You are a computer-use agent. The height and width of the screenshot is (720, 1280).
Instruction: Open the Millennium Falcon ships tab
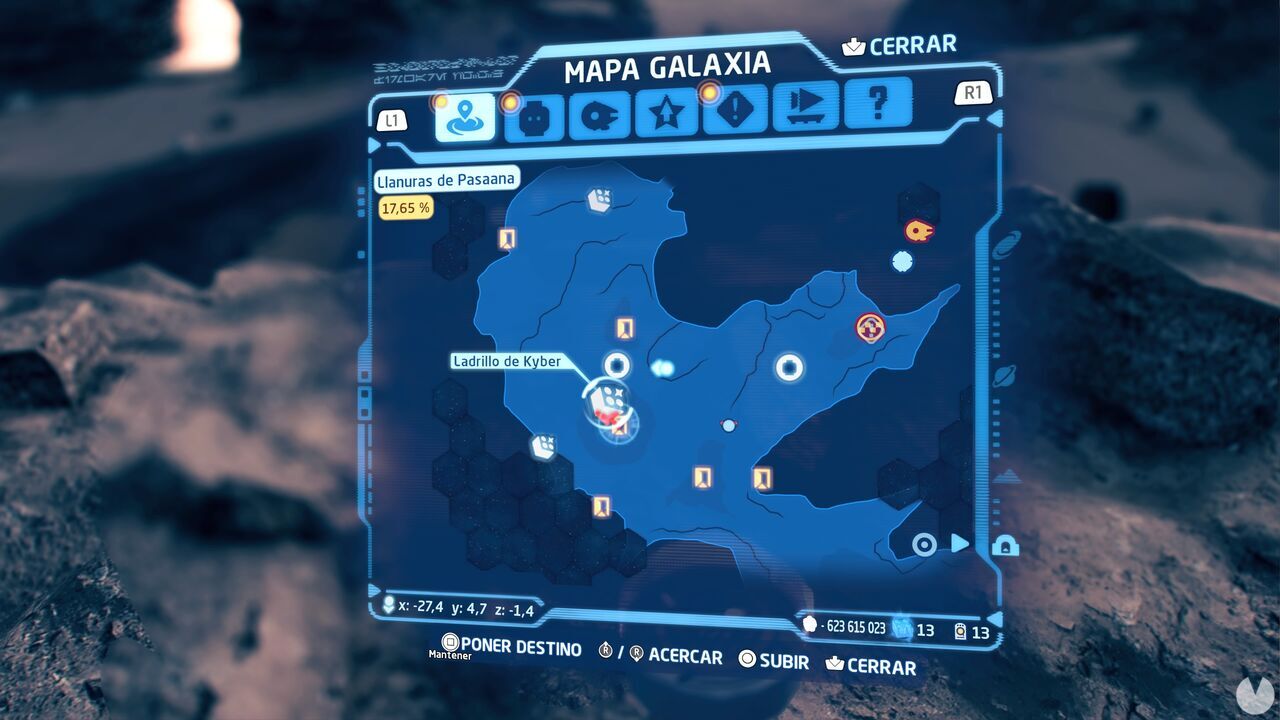point(599,117)
